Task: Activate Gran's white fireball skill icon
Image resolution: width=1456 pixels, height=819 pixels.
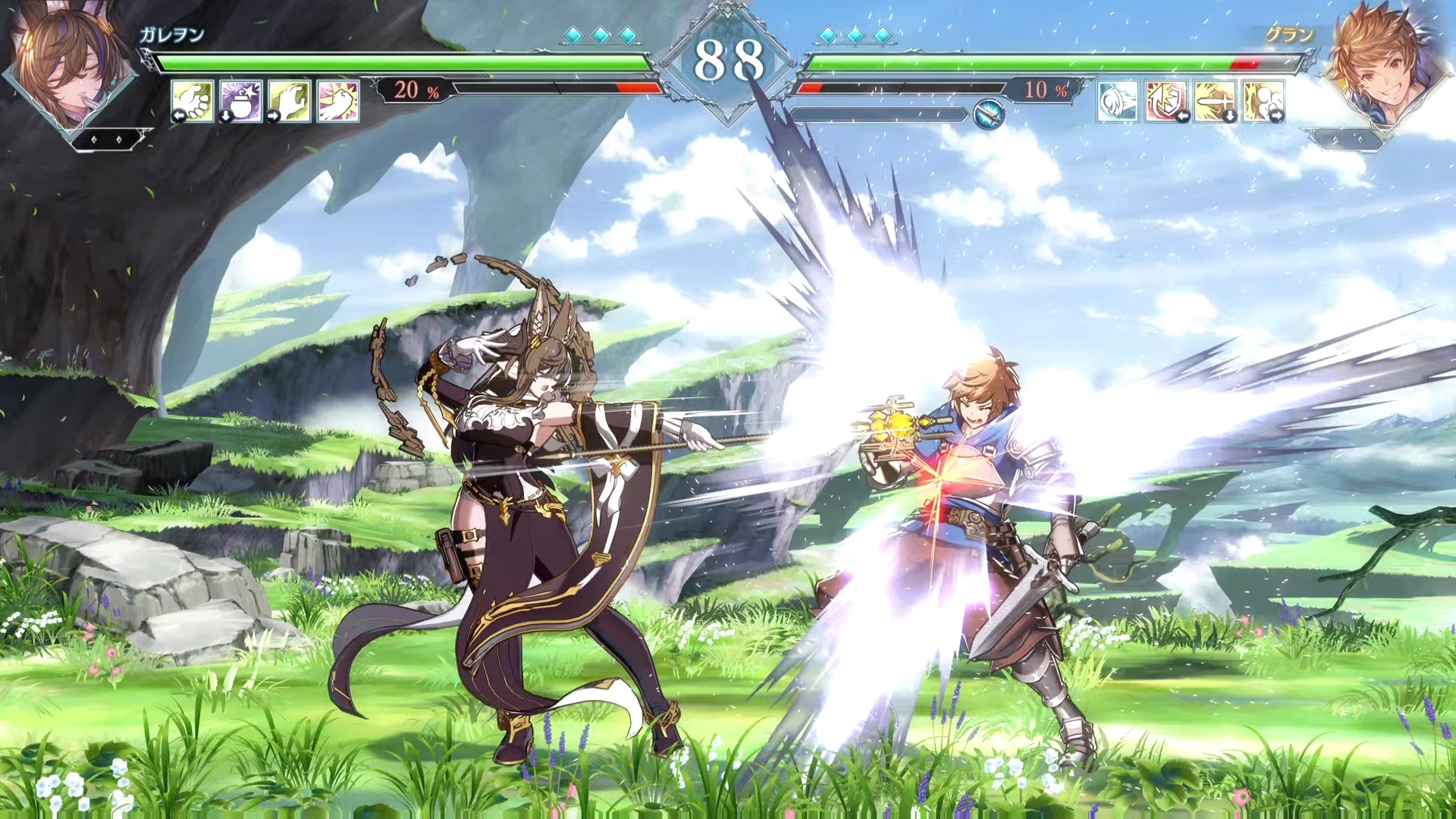Action: 1118,101
